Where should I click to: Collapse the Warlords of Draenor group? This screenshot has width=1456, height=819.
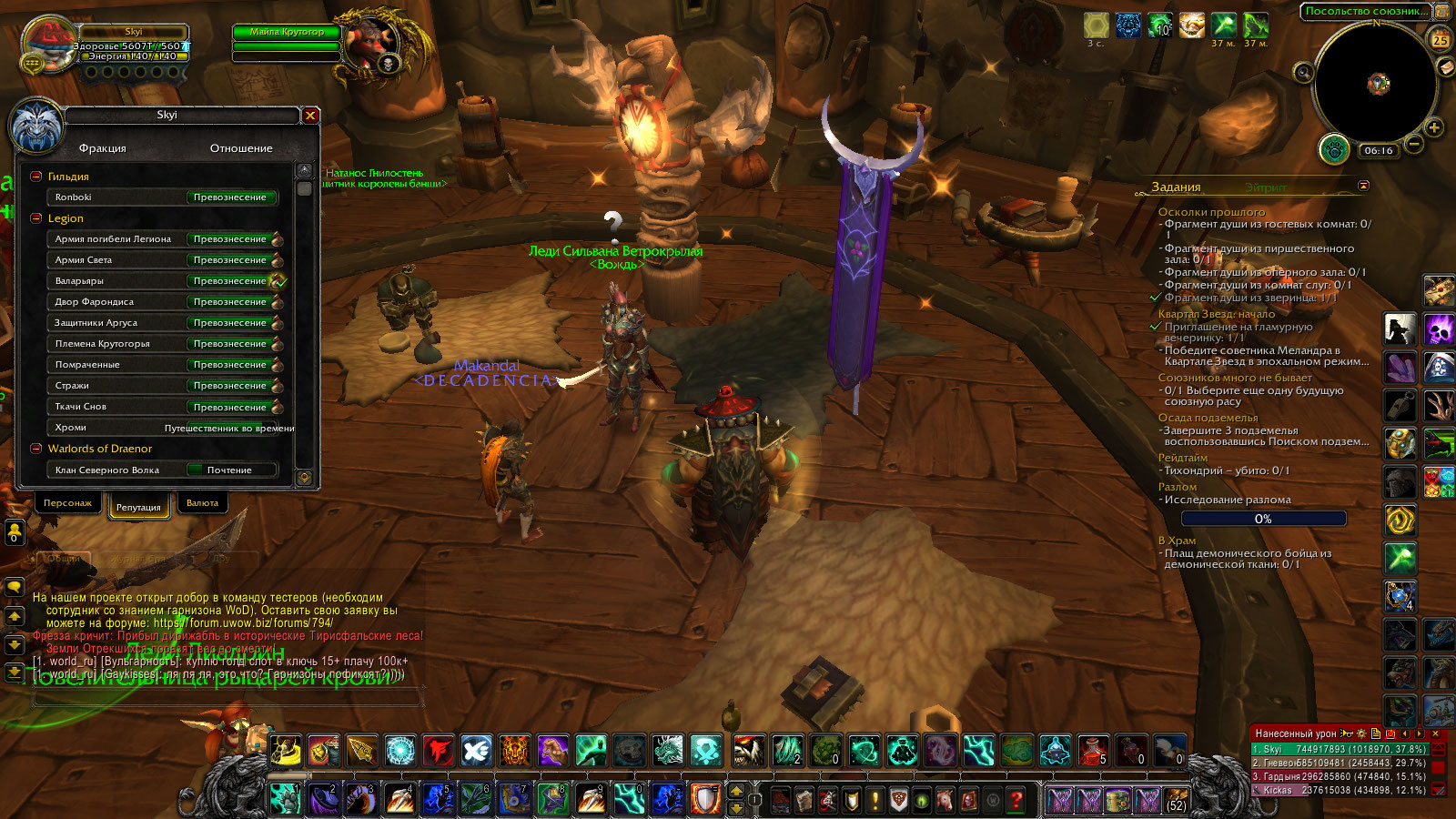pos(36,449)
